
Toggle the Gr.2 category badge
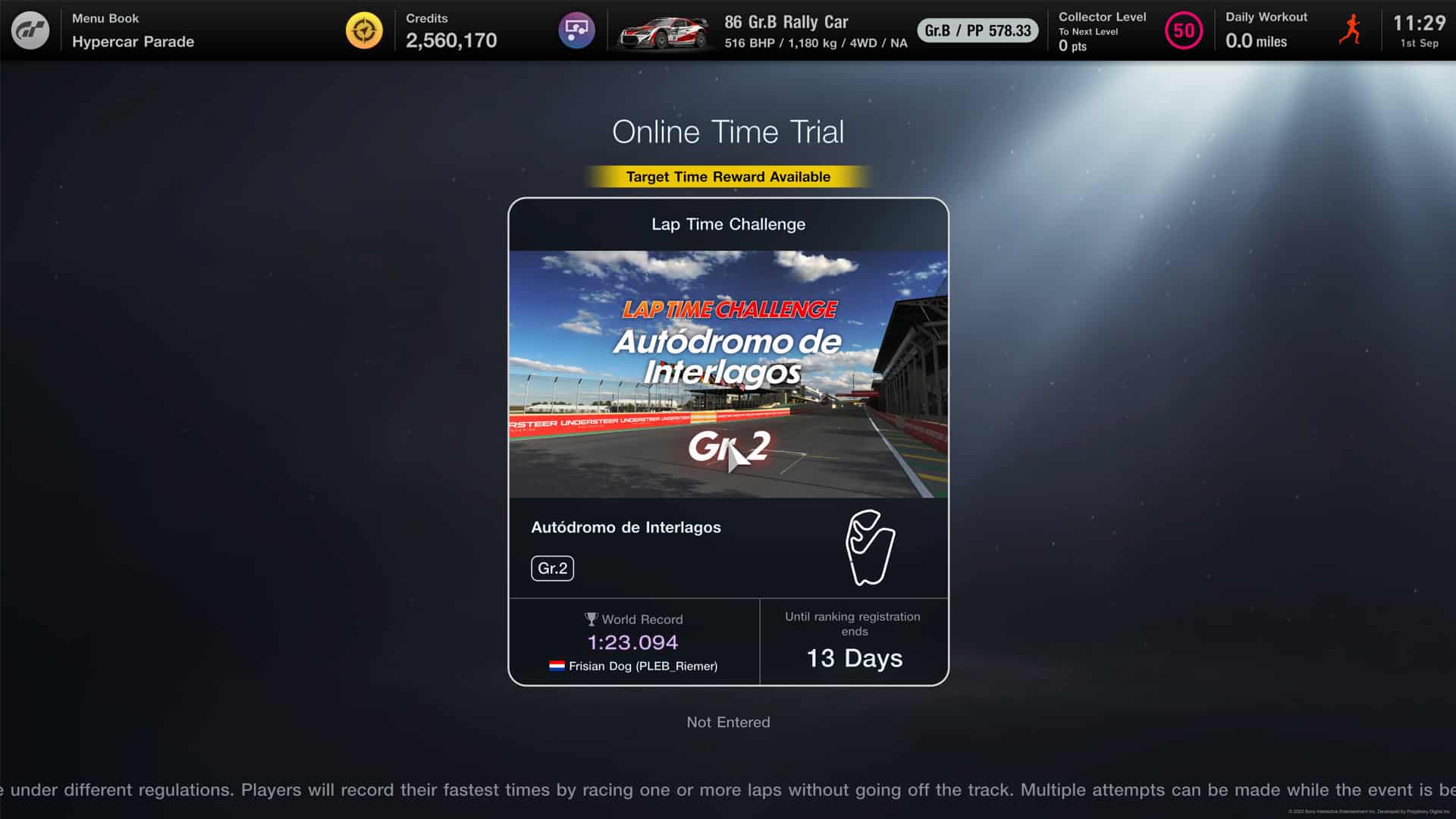(553, 568)
